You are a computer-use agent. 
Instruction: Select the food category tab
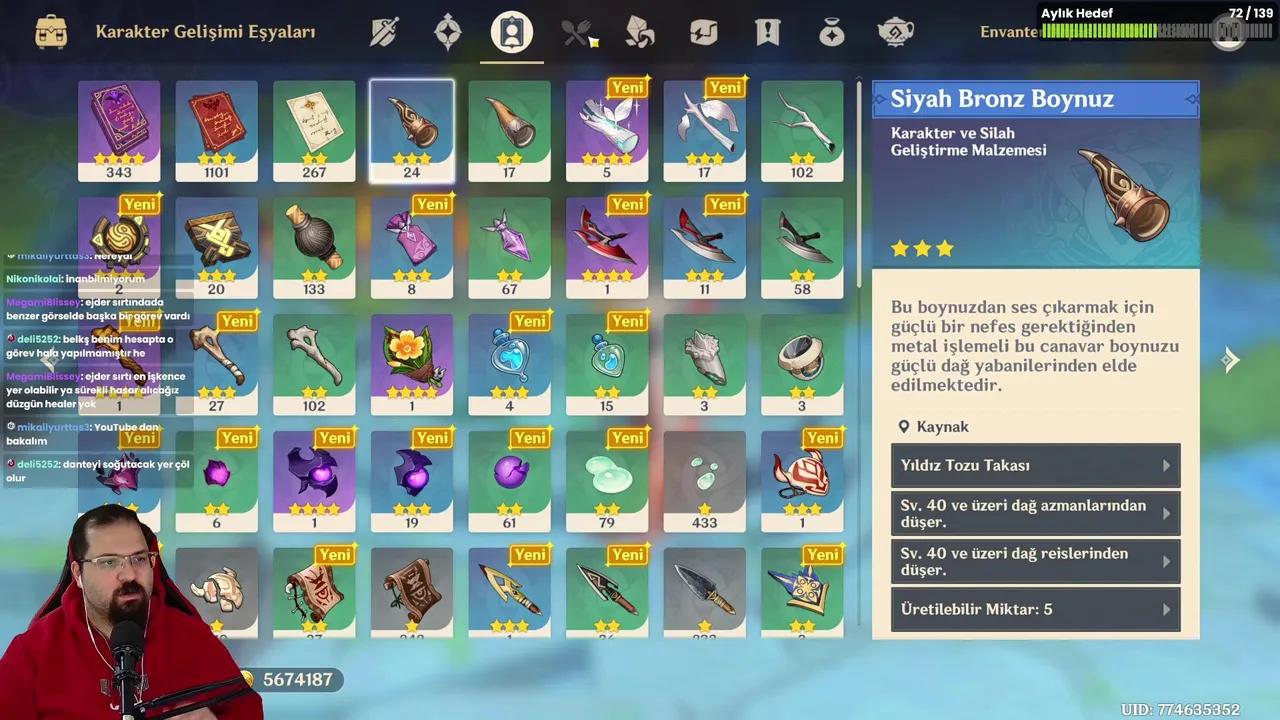point(577,32)
